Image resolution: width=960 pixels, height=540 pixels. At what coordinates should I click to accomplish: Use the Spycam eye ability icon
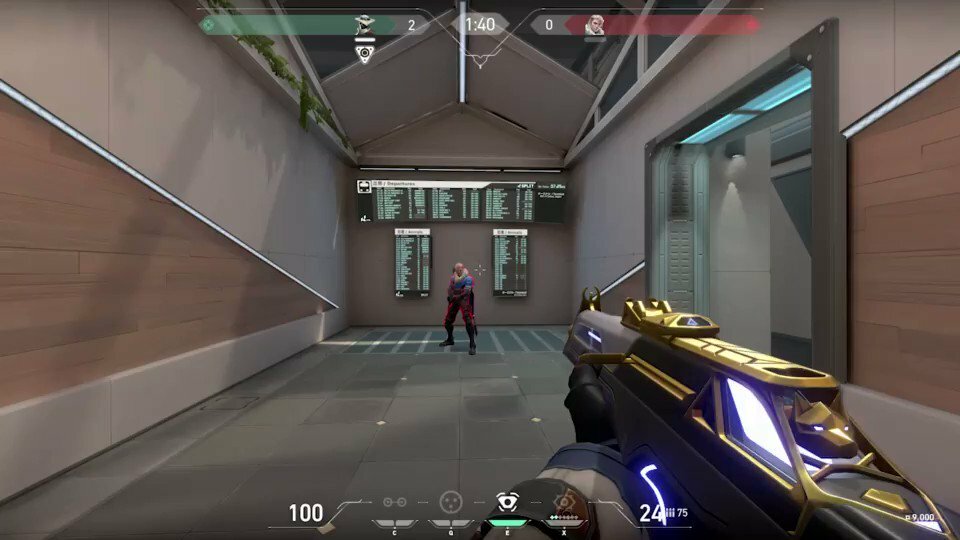[x=507, y=502]
